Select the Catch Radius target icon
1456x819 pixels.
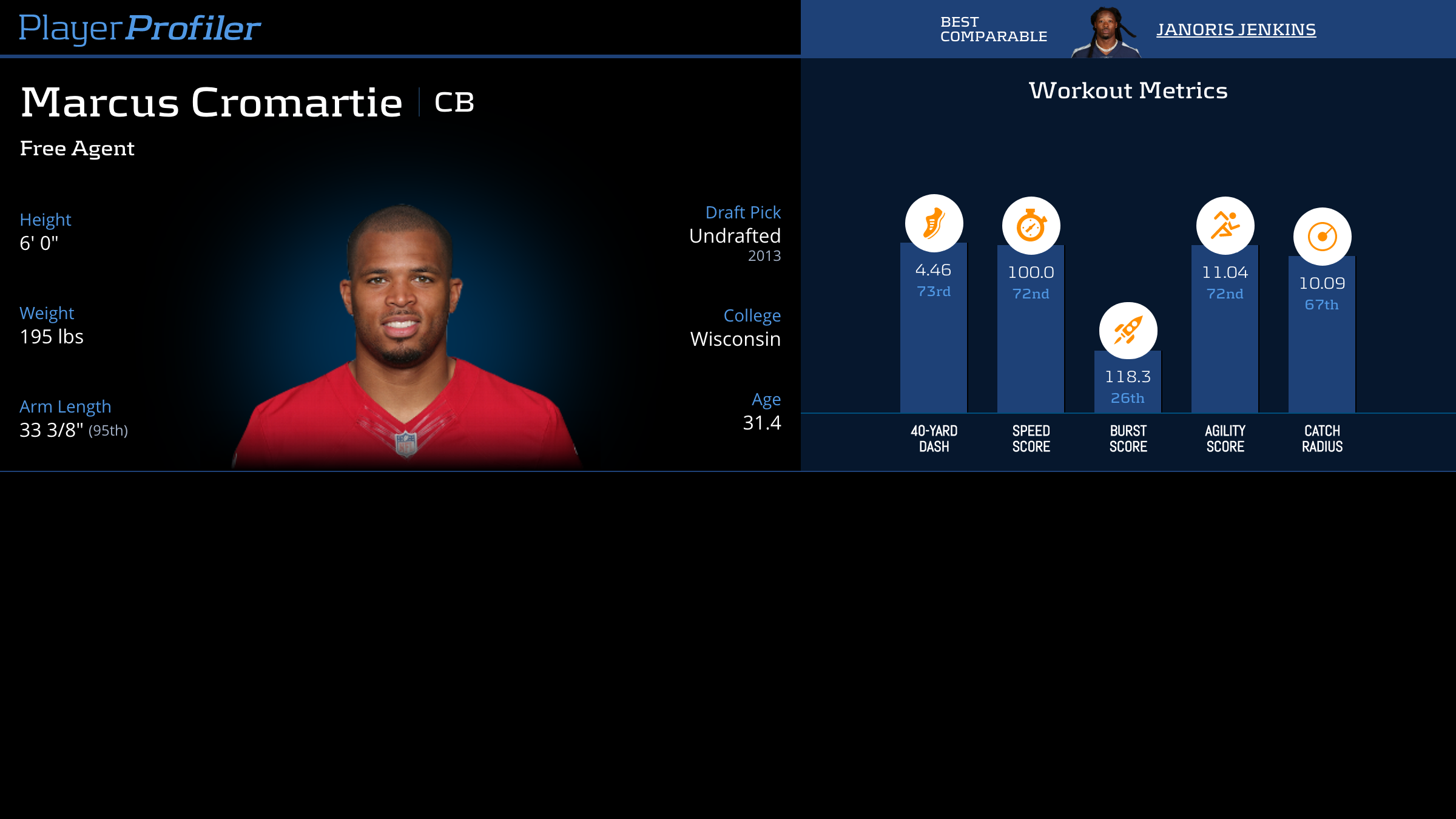1322,237
